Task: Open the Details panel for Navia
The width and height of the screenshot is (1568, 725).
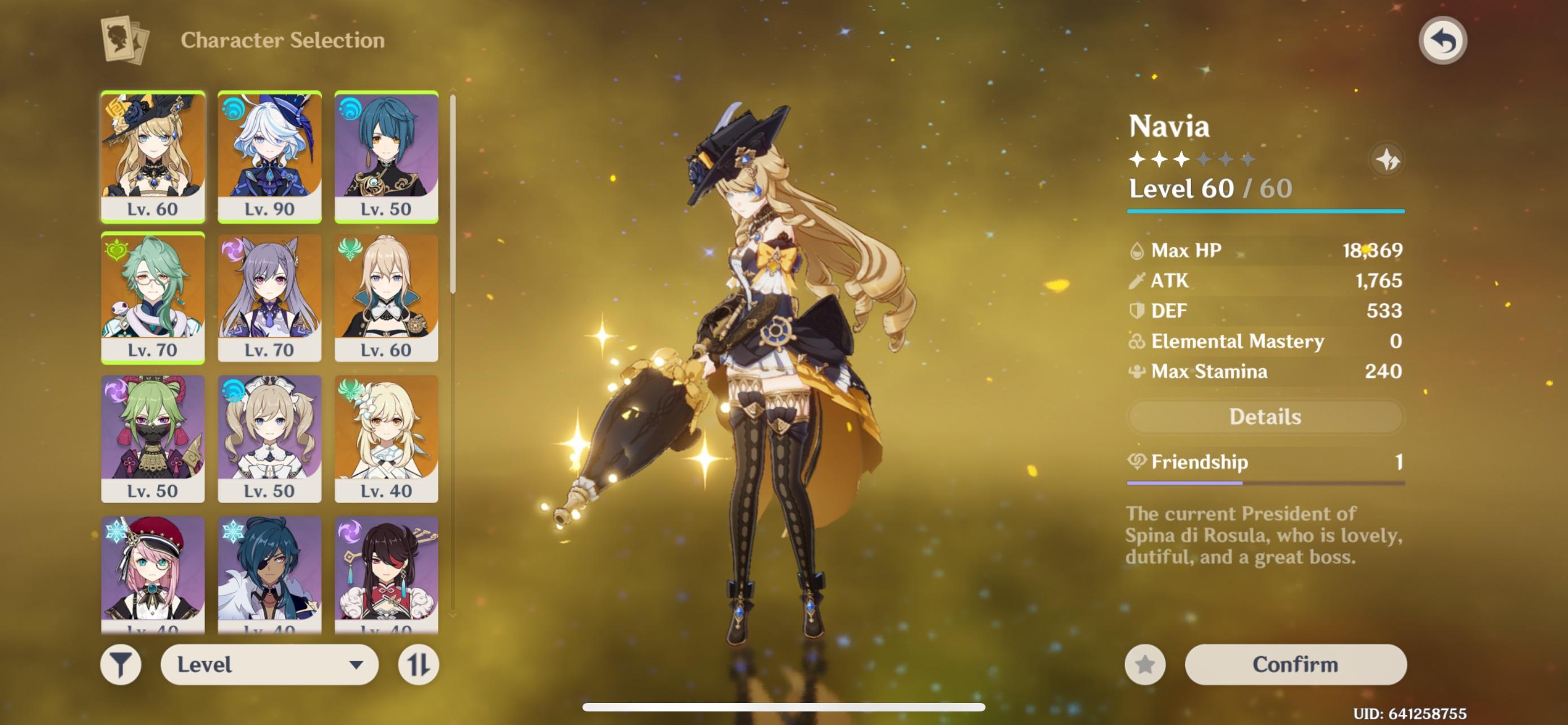Action: 1265,416
